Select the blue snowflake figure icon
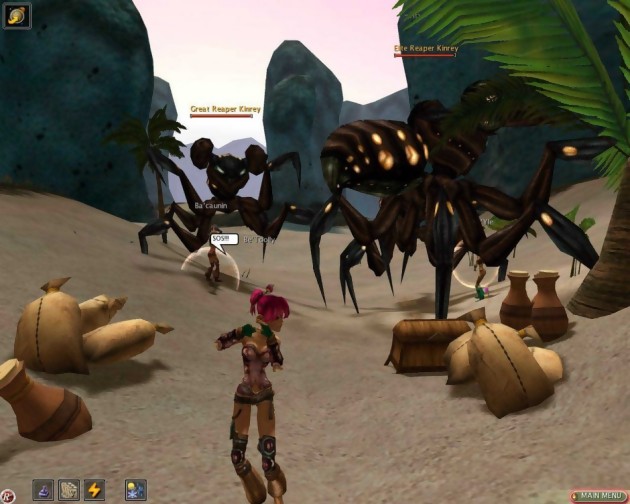Screen dimensions: 630x504 (135, 490)
